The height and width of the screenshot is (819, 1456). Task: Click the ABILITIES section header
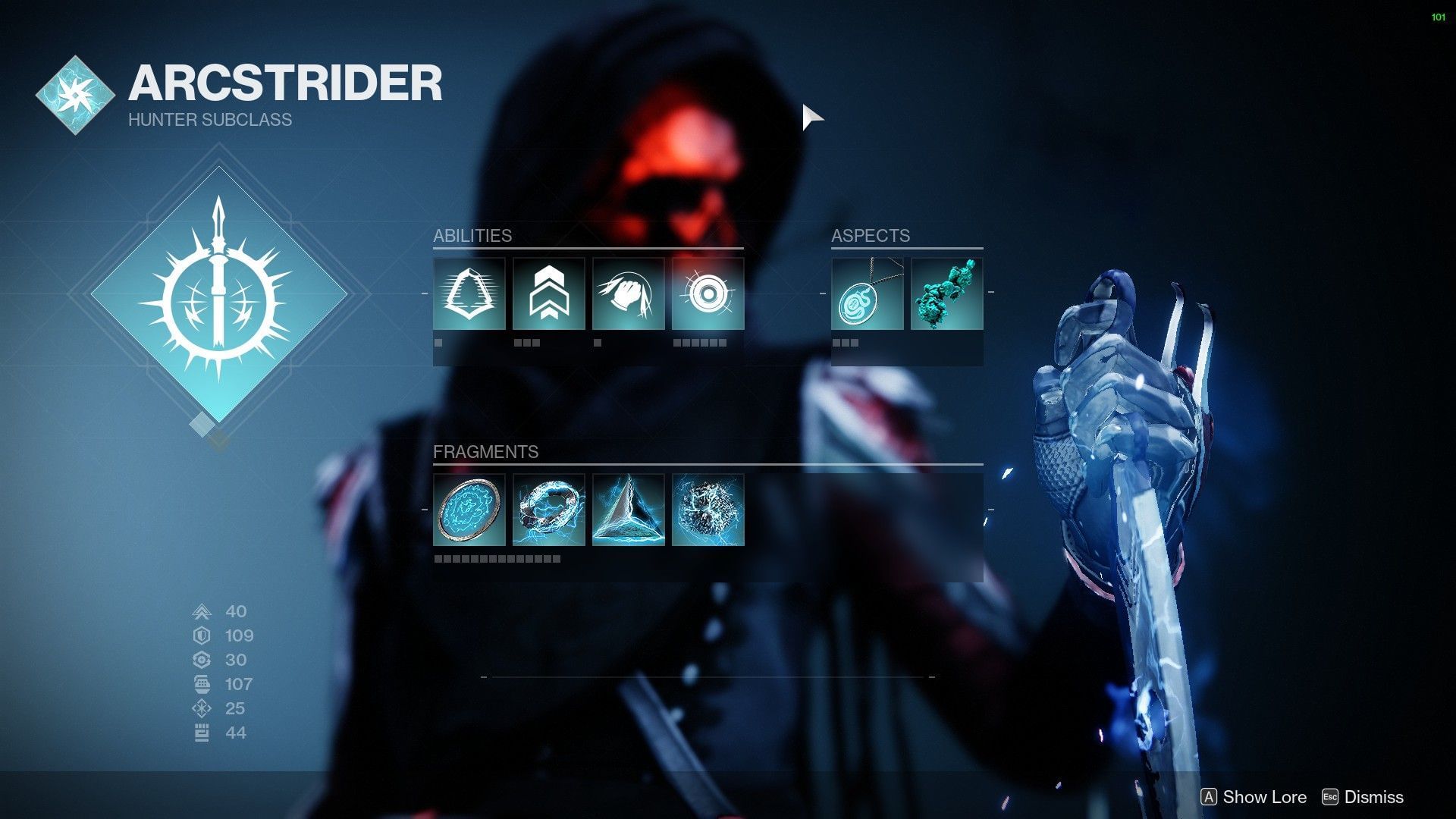[x=472, y=236]
